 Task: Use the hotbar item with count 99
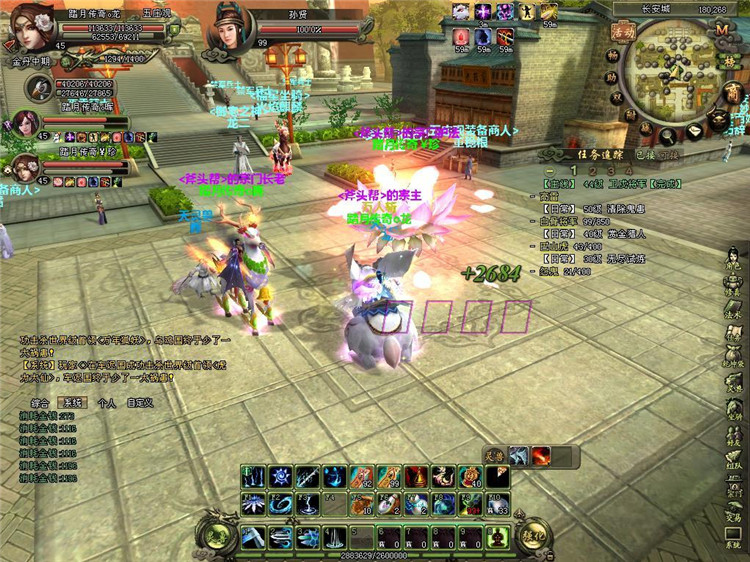pos(391,478)
